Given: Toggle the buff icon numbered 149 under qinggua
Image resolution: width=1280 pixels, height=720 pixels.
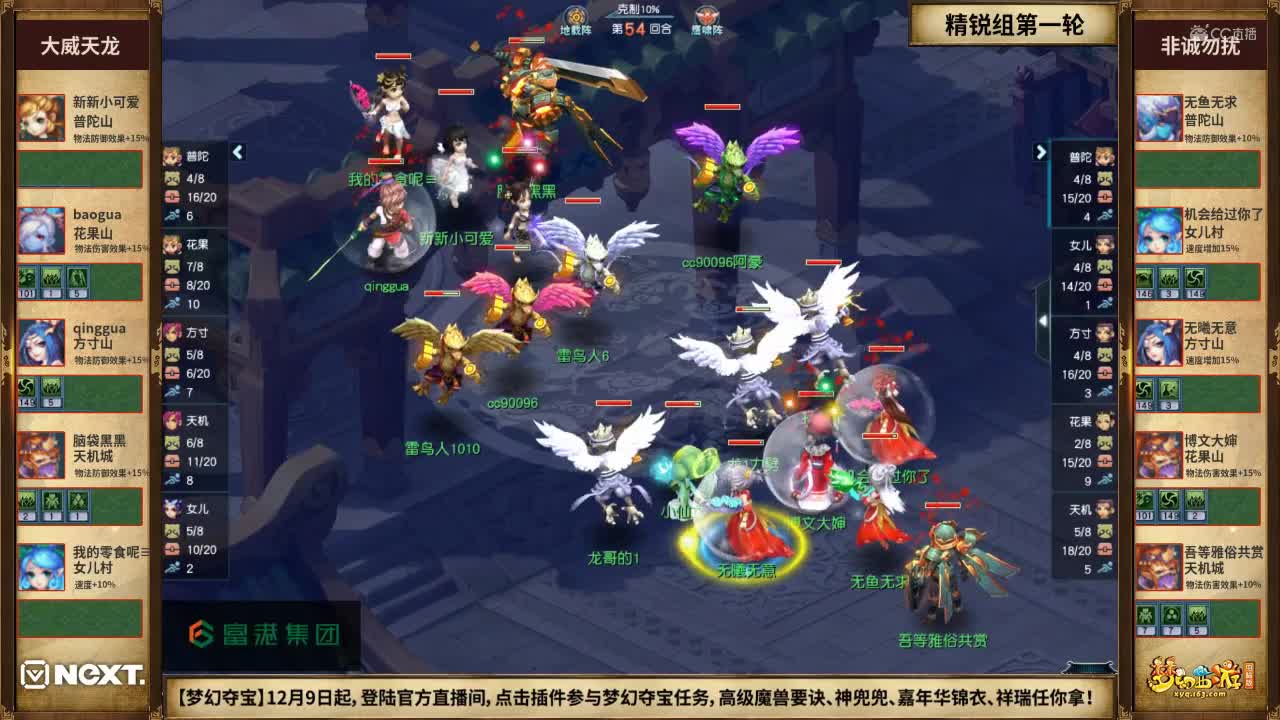Looking at the screenshot, I should pos(26,389).
